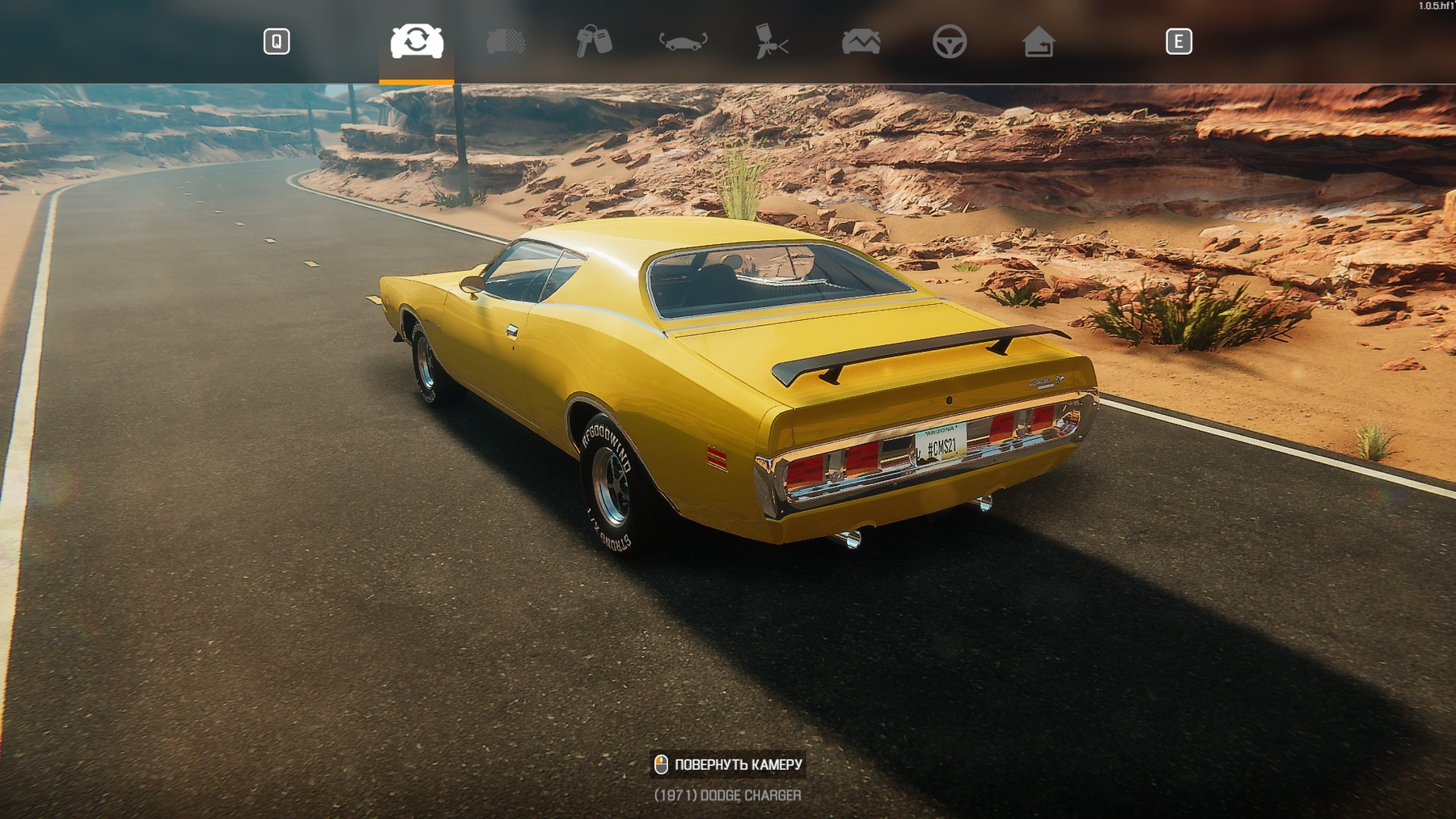Open the car condition graph tab
Screen dimensions: 1456x819
click(x=861, y=41)
